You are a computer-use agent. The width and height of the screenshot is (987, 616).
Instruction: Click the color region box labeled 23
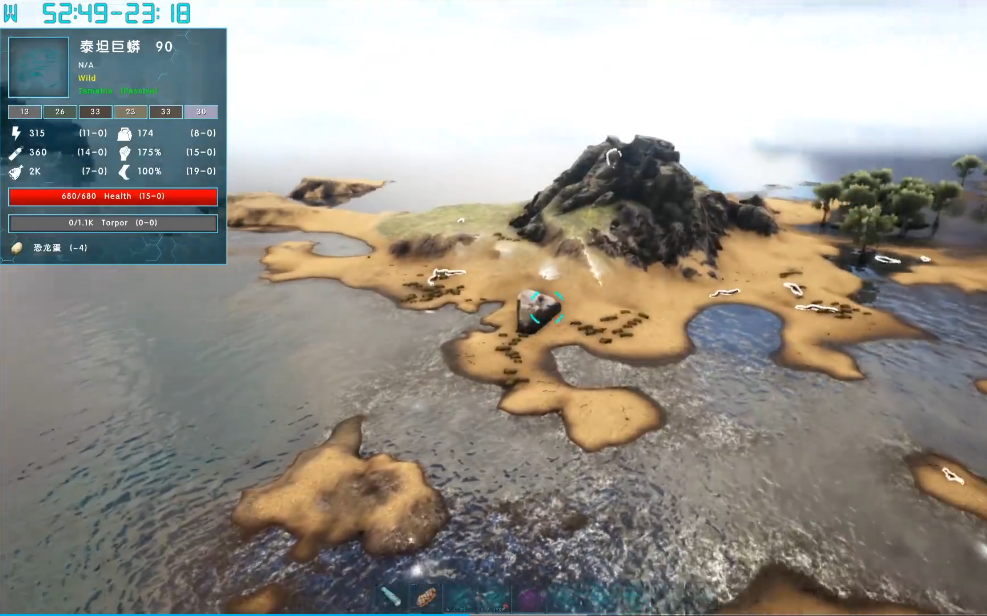(130, 112)
